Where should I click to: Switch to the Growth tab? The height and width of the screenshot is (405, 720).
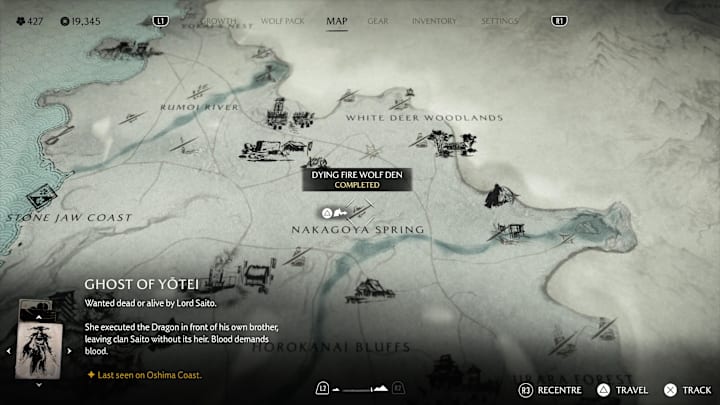(221, 20)
